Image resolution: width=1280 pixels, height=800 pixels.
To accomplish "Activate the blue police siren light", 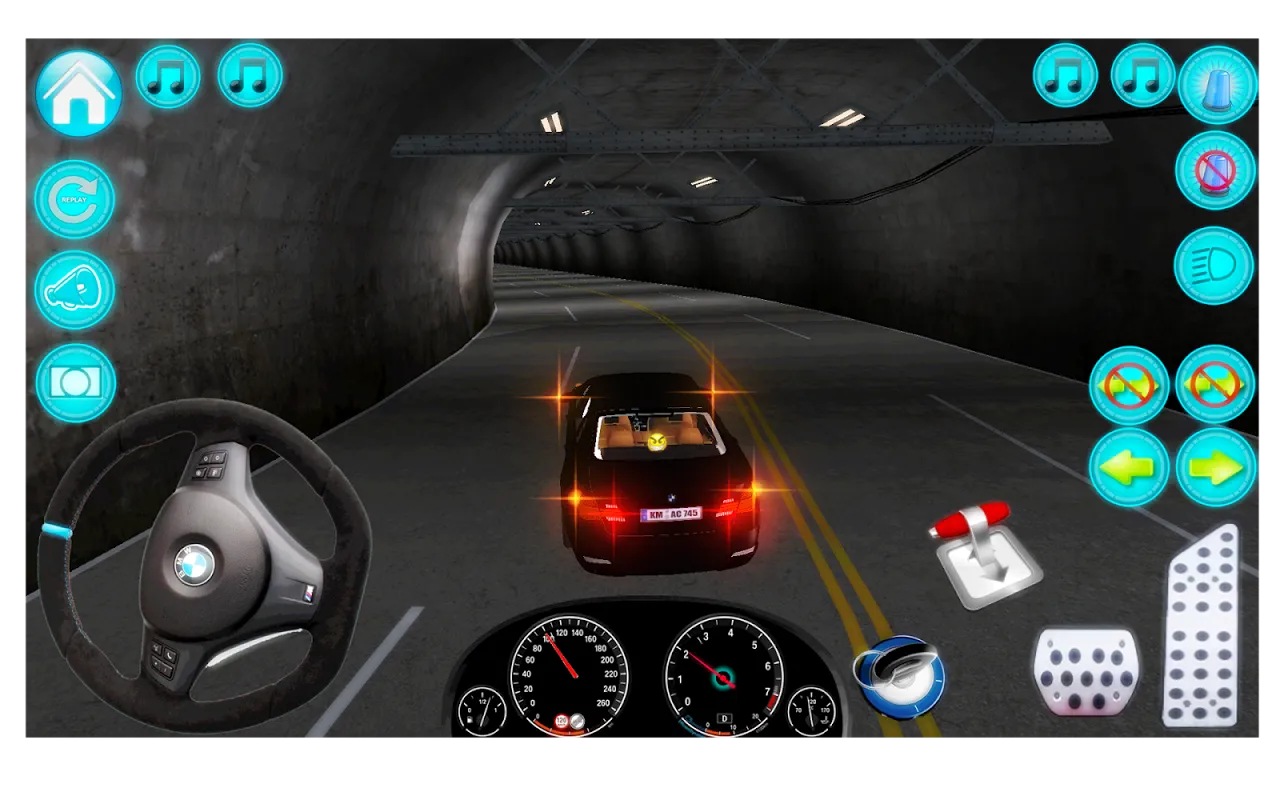I will tap(1216, 85).
